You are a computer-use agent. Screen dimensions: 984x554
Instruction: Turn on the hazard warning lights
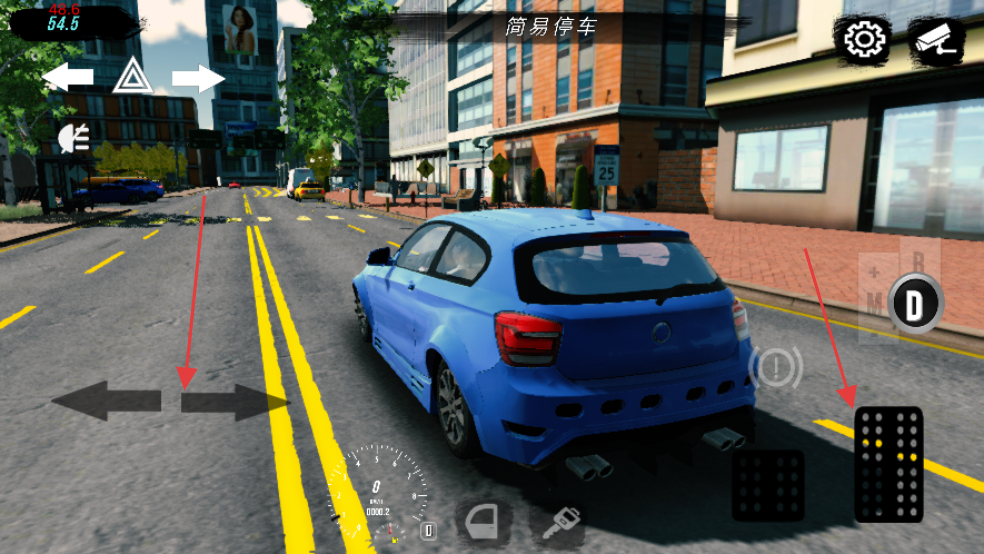(131, 76)
